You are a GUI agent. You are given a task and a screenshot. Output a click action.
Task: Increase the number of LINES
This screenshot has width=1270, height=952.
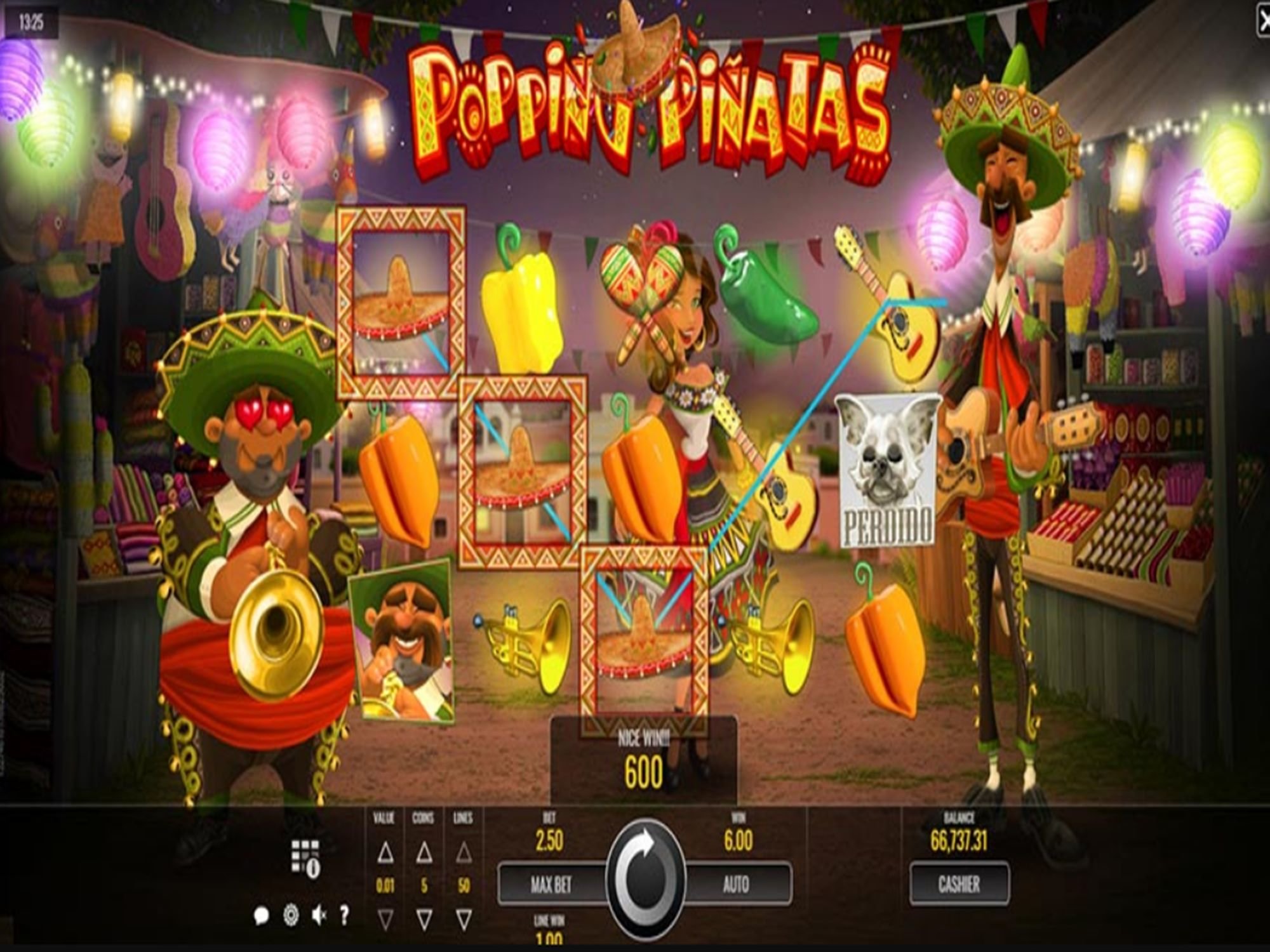pyautogui.click(x=464, y=853)
